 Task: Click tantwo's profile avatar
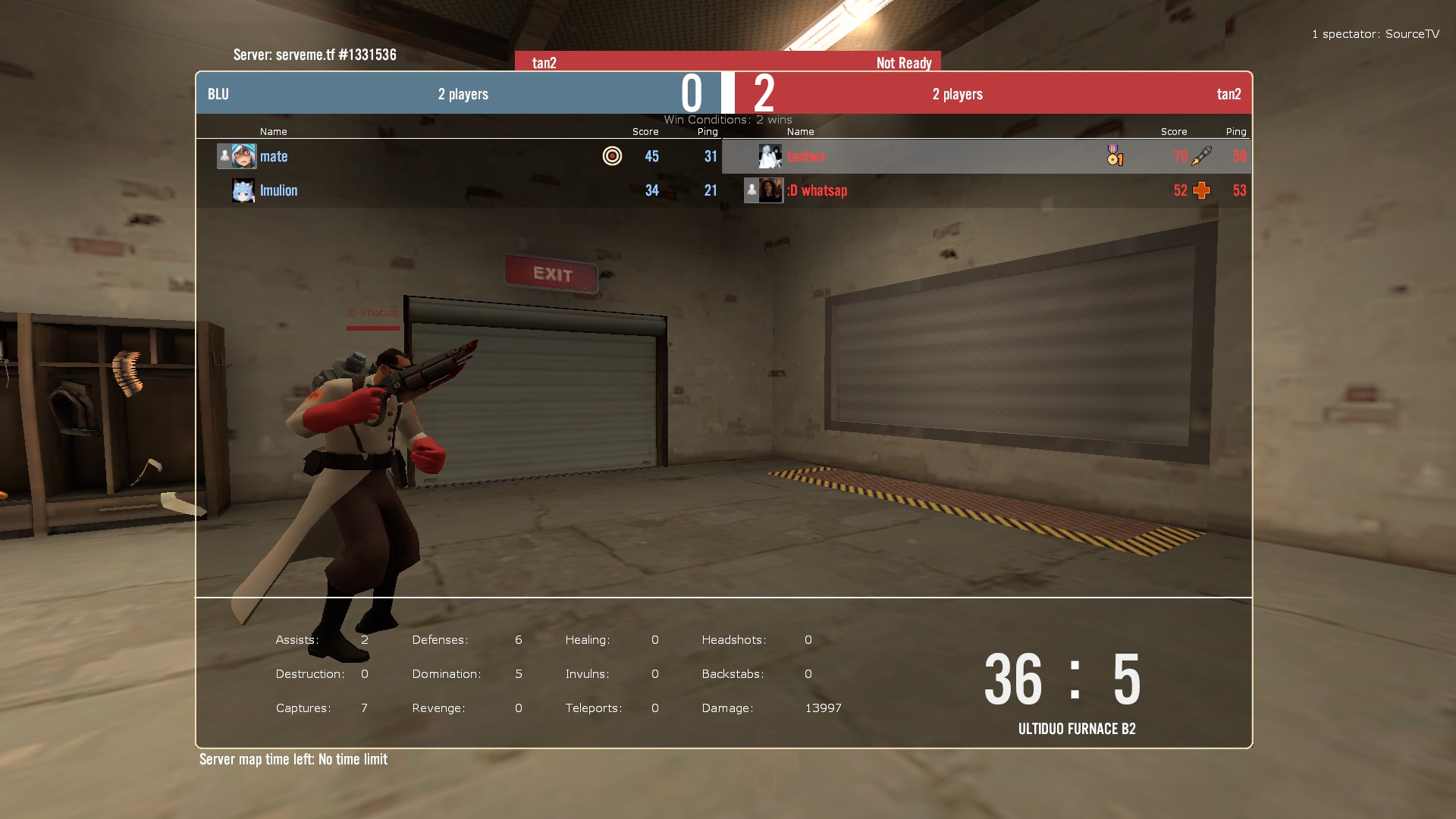pyautogui.click(x=770, y=156)
